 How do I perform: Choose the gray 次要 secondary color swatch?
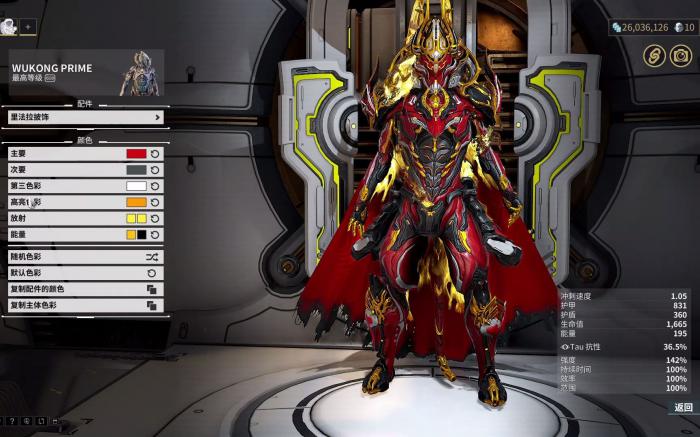coord(136,170)
